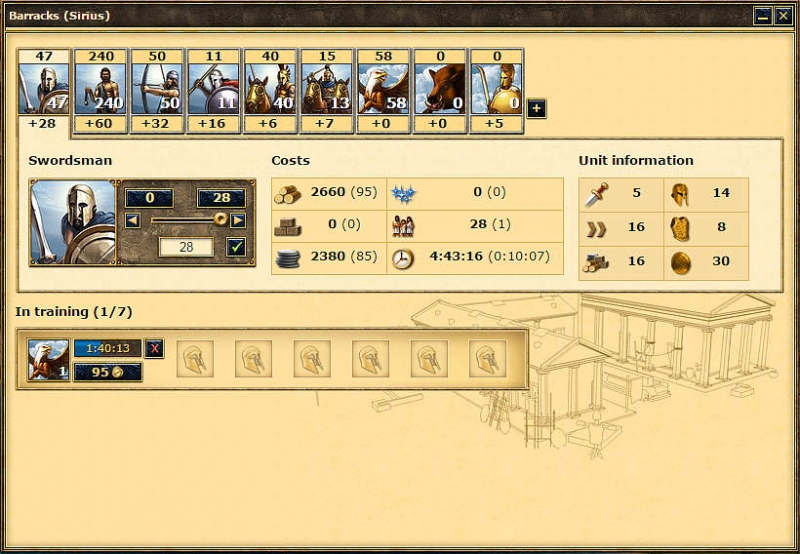Choose the Boar unit tab
Screen dimensions: 800x554
pos(440,89)
